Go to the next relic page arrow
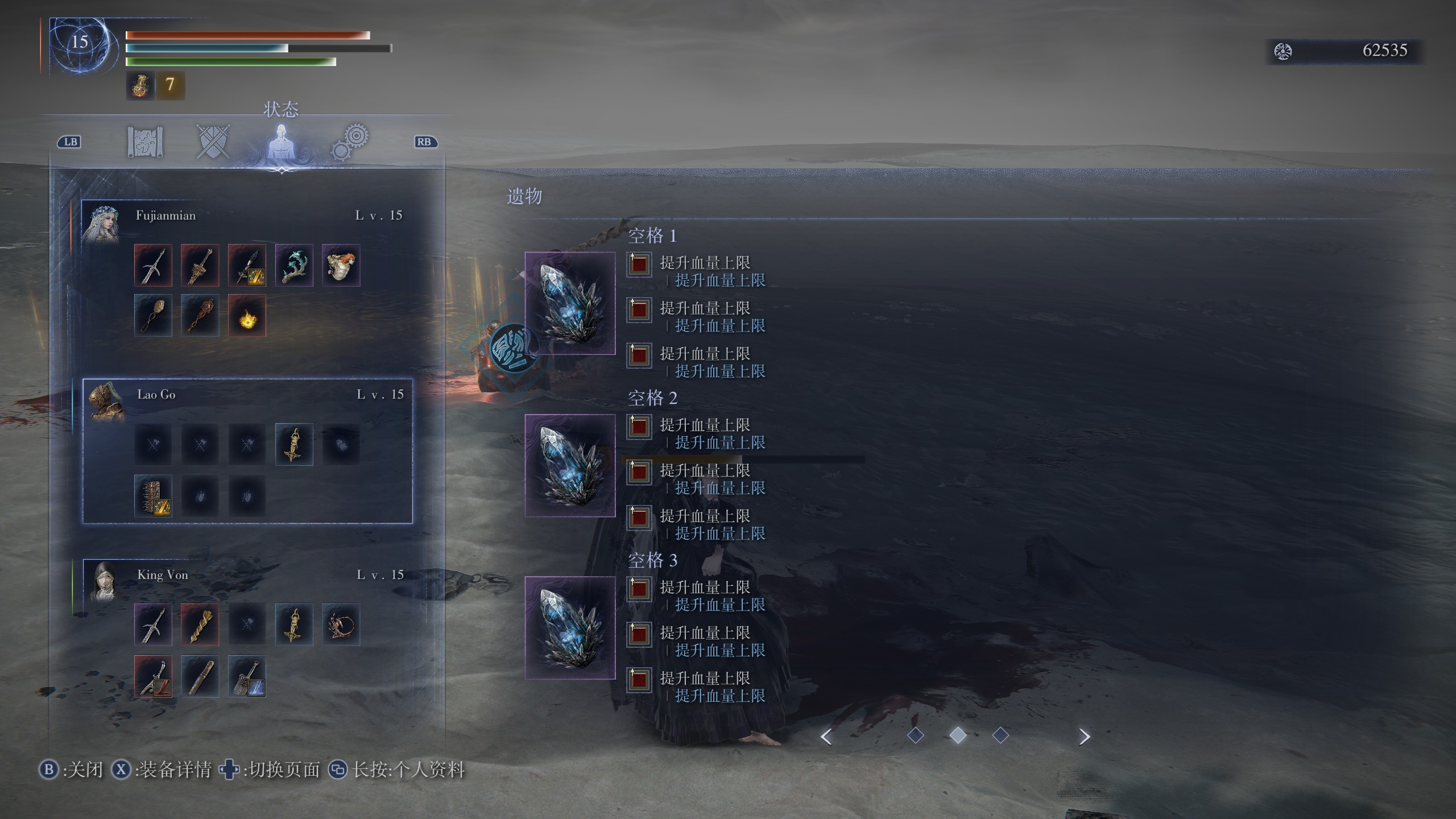This screenshot has height=819, width=1456. [x=1084, y=737]
